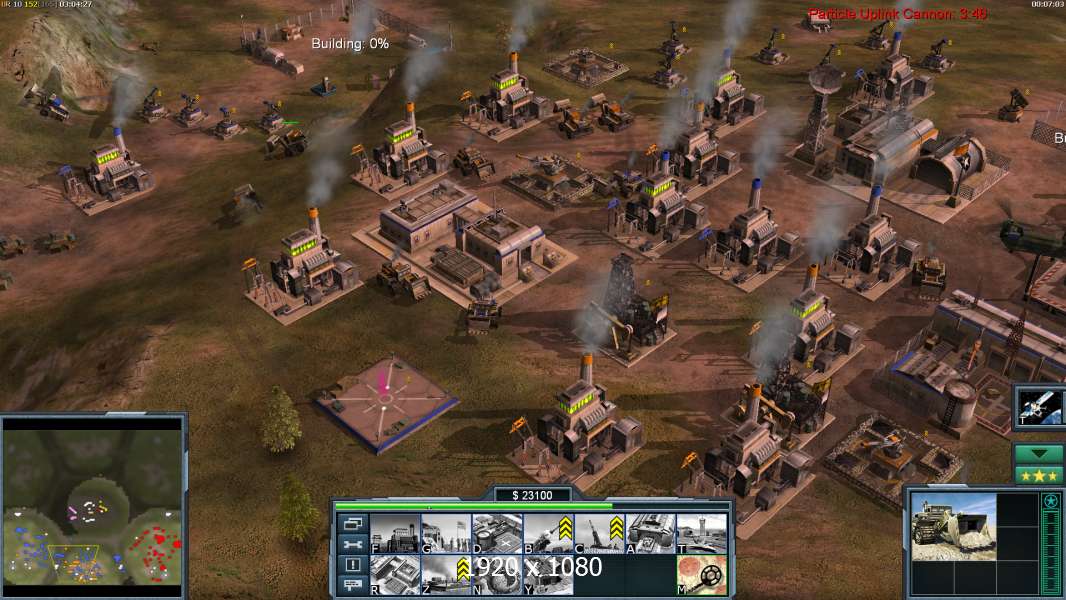Activate the mine detector command marked M
The image size is (1066, 600).
click(701, 575)
